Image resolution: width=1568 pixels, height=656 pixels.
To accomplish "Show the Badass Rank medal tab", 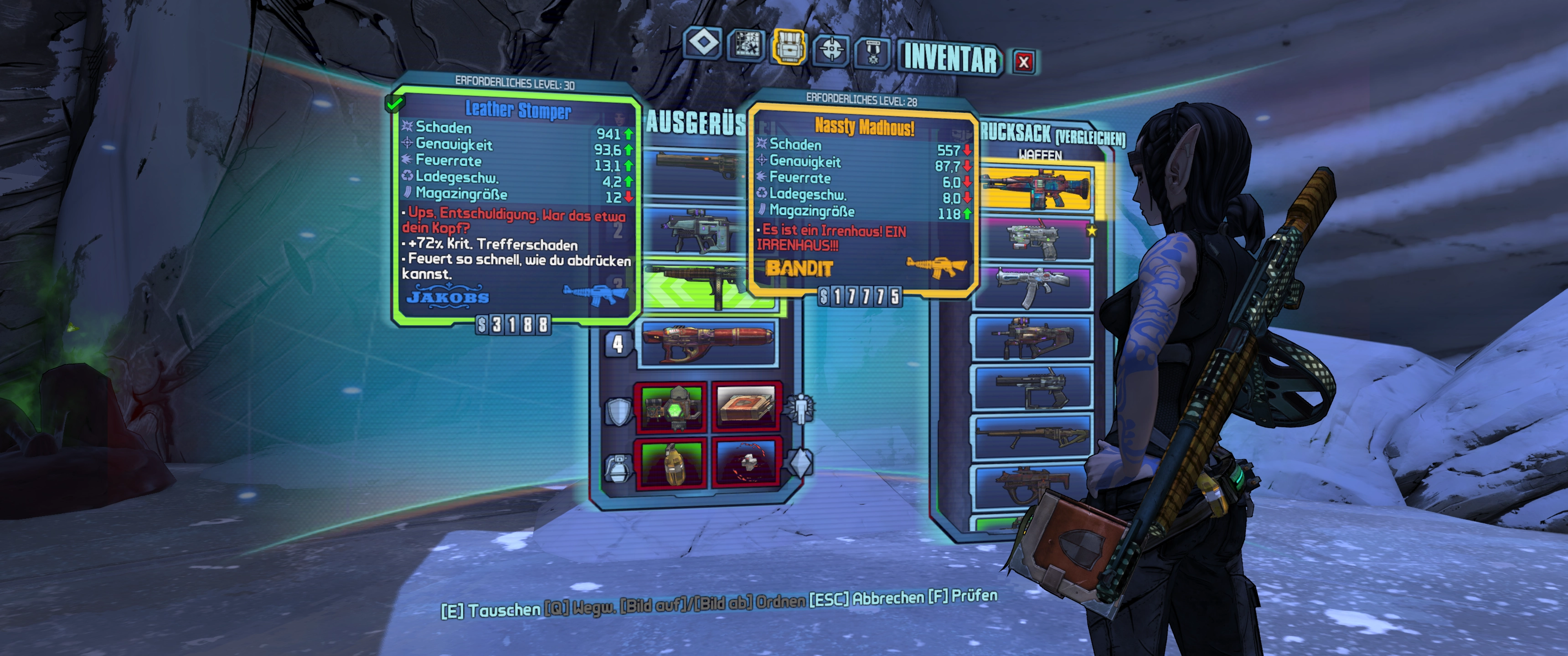I will (873, 52).
